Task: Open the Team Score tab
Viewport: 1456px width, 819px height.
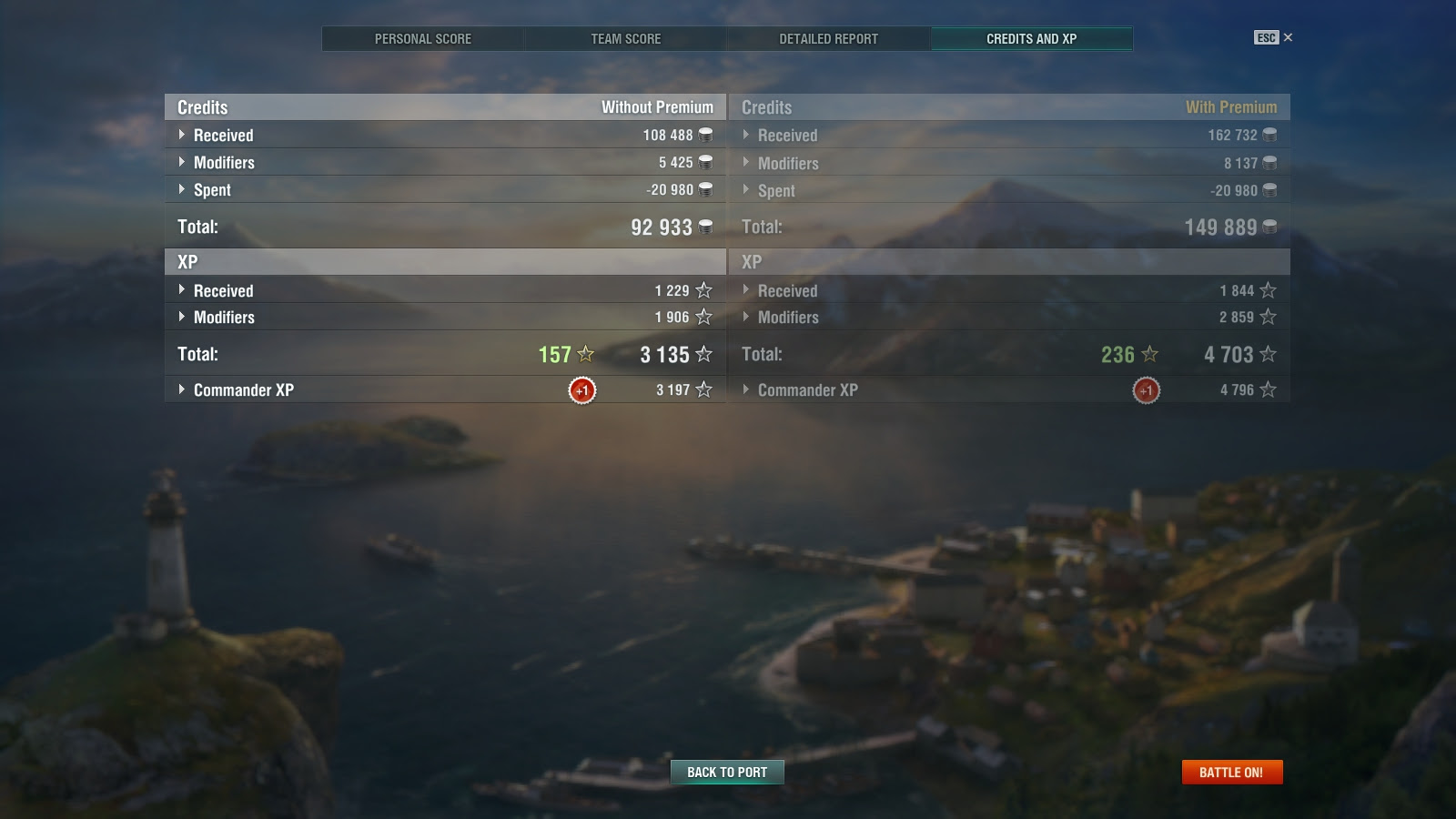Action: pos(624,38)
